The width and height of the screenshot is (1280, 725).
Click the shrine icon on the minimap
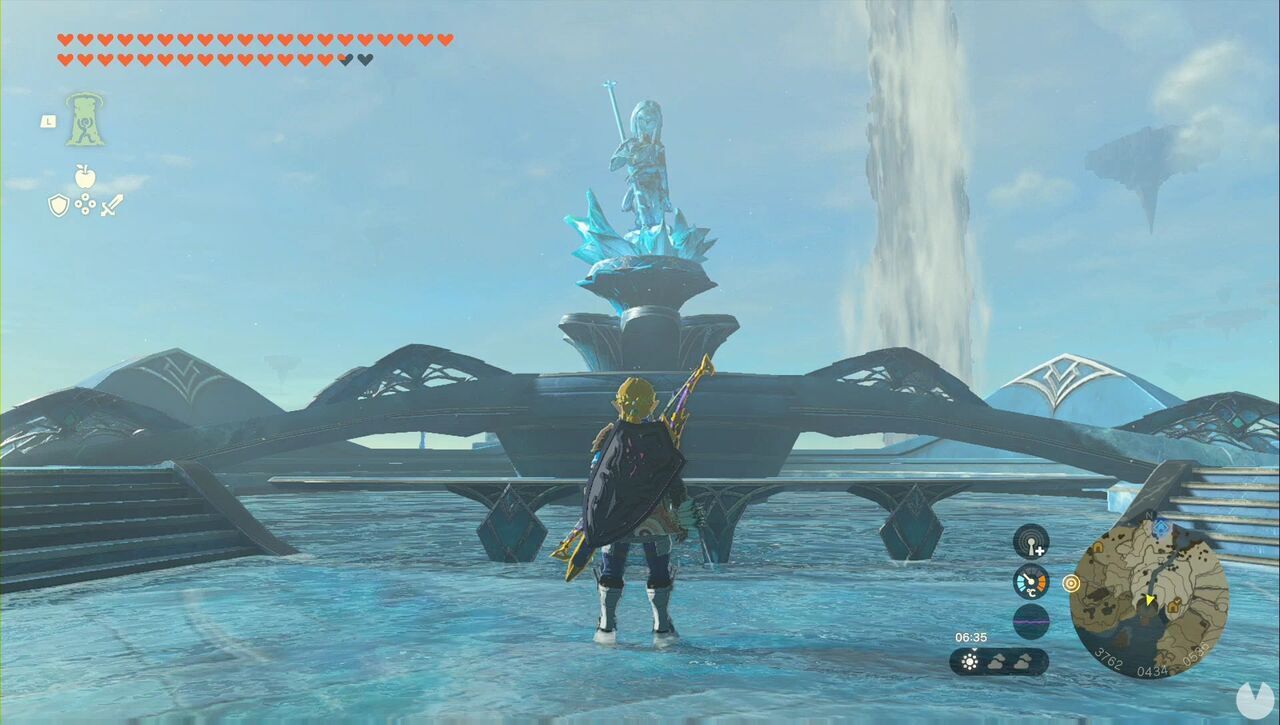pos(1160,527)
